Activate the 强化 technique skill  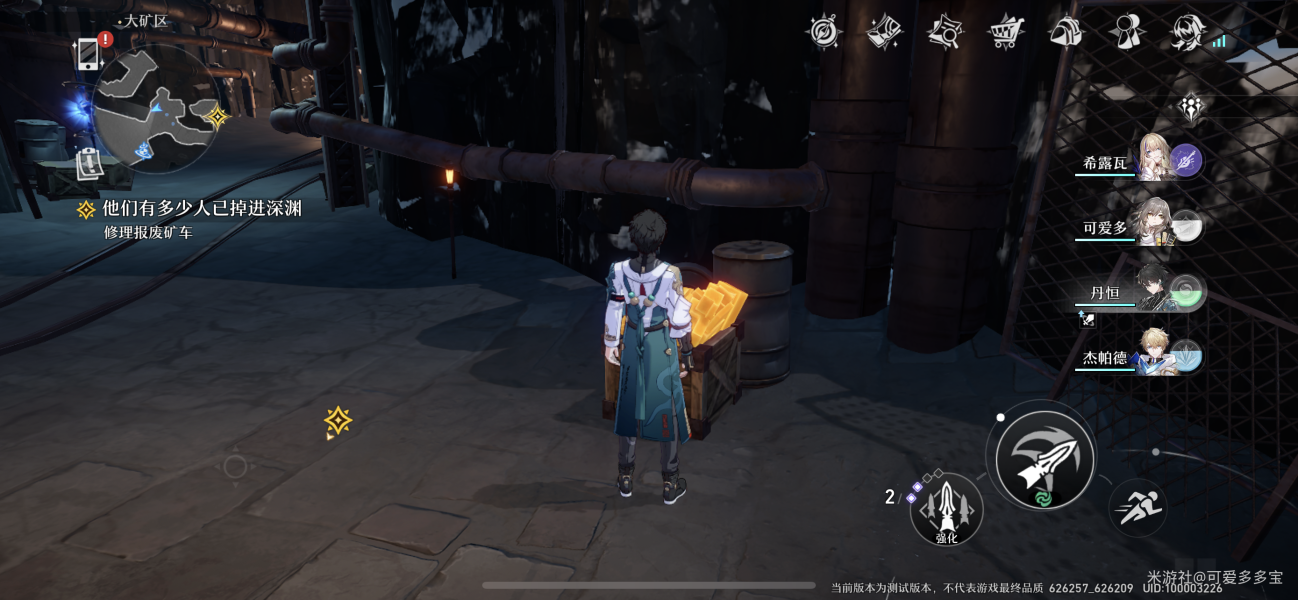946,509
